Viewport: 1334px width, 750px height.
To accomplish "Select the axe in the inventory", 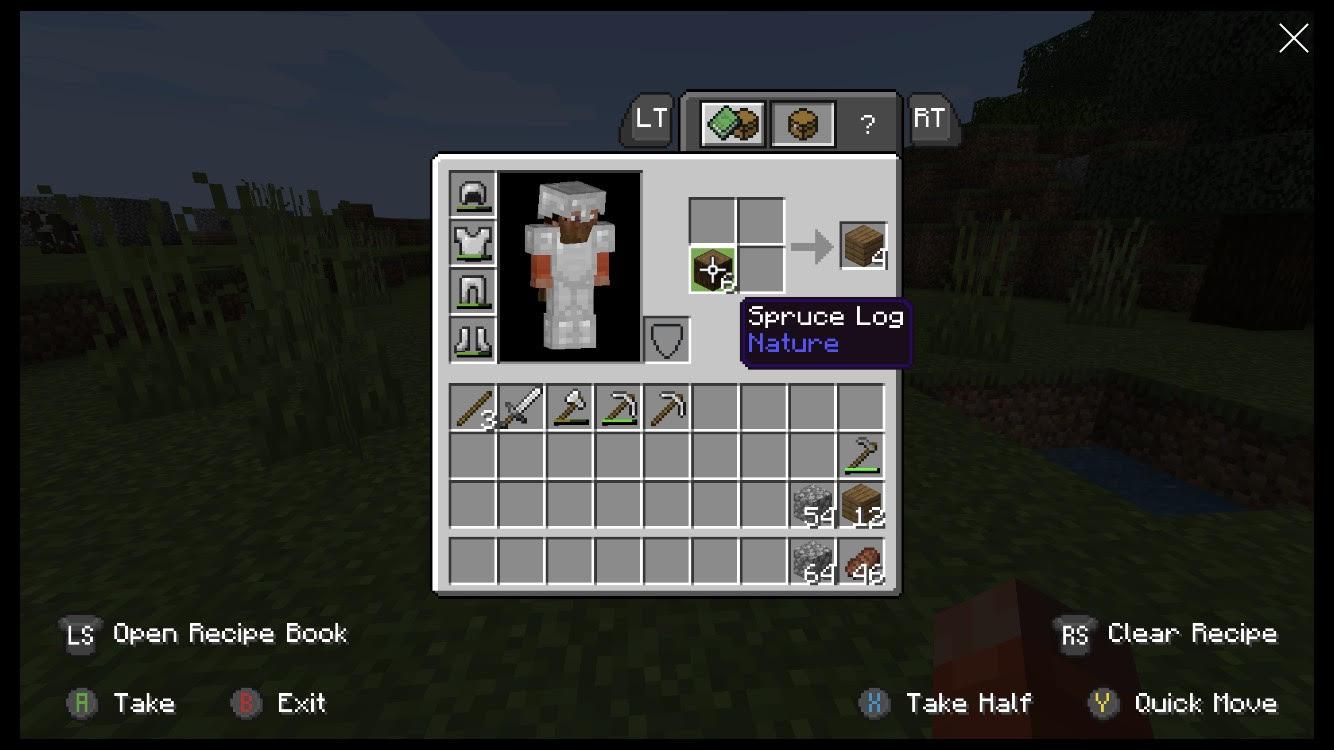I will coord(569,408).
